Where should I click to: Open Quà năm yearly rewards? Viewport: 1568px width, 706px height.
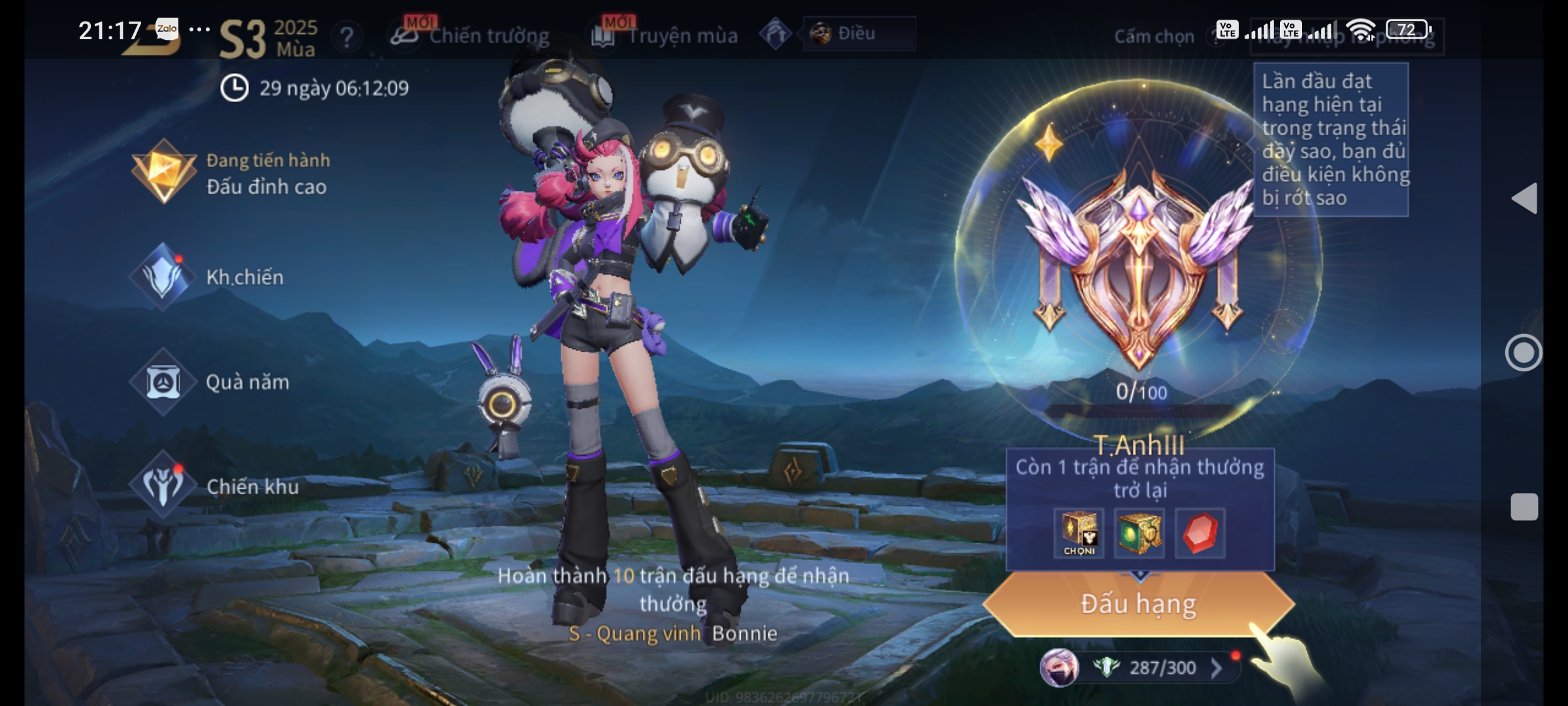[x=210, y=382]
